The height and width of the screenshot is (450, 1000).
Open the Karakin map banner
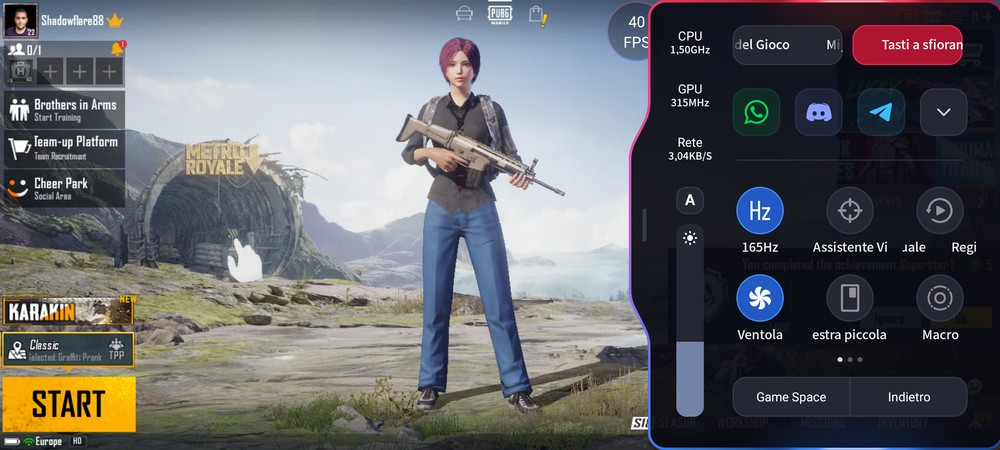tap(68, 311)
